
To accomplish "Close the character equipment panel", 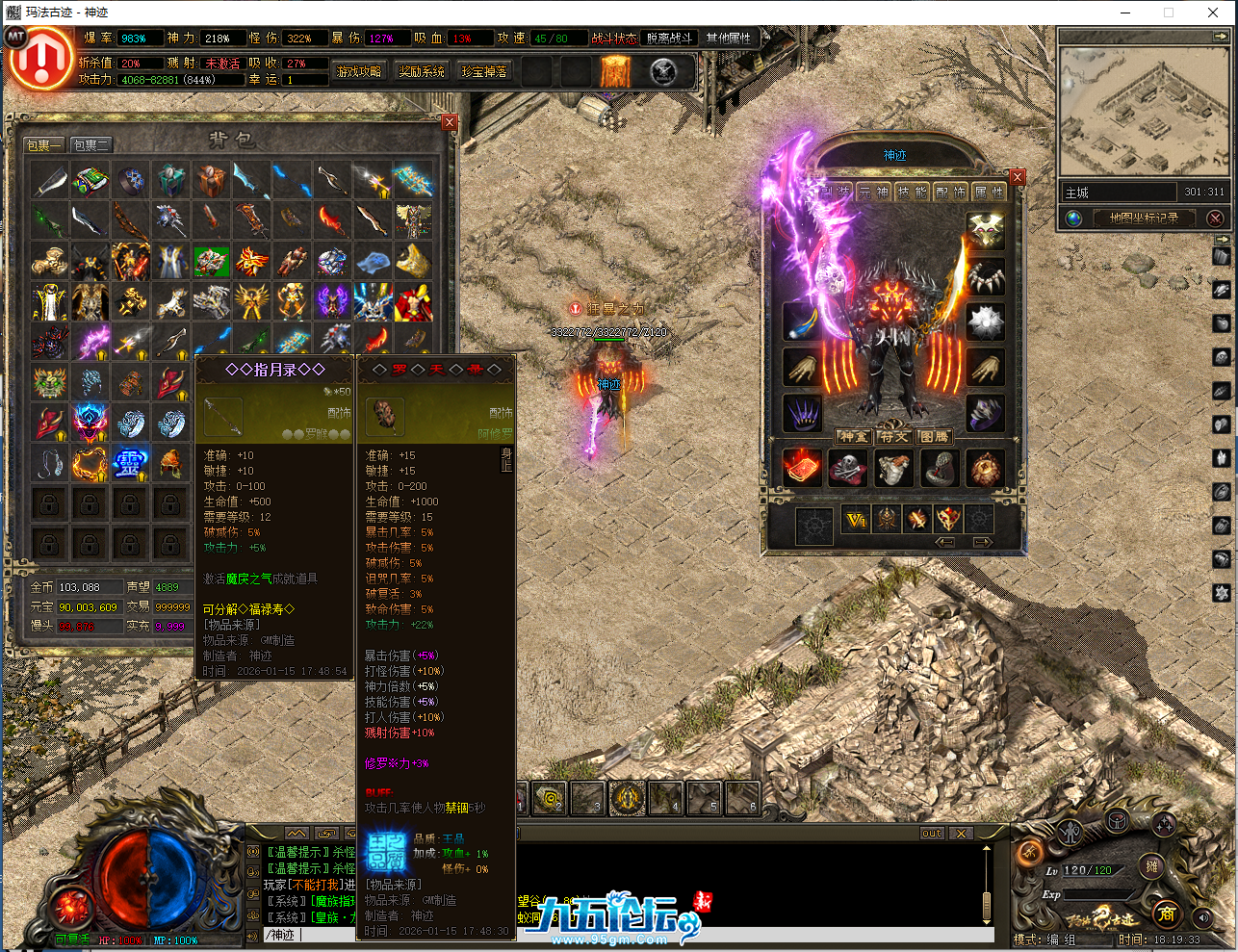I will click(x=1018, y=177).
